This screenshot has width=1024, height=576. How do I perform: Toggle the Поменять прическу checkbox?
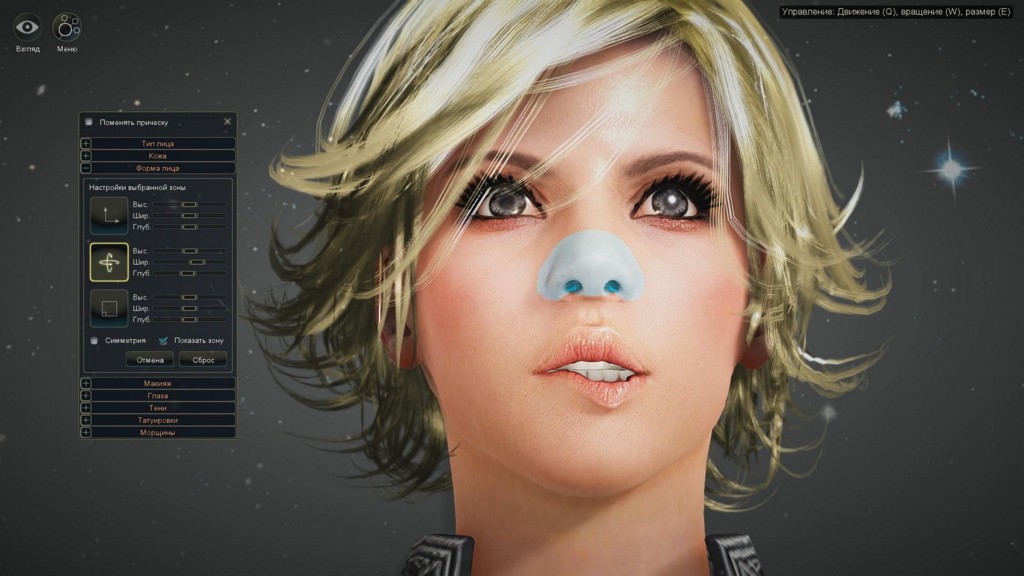coord(89,122)
